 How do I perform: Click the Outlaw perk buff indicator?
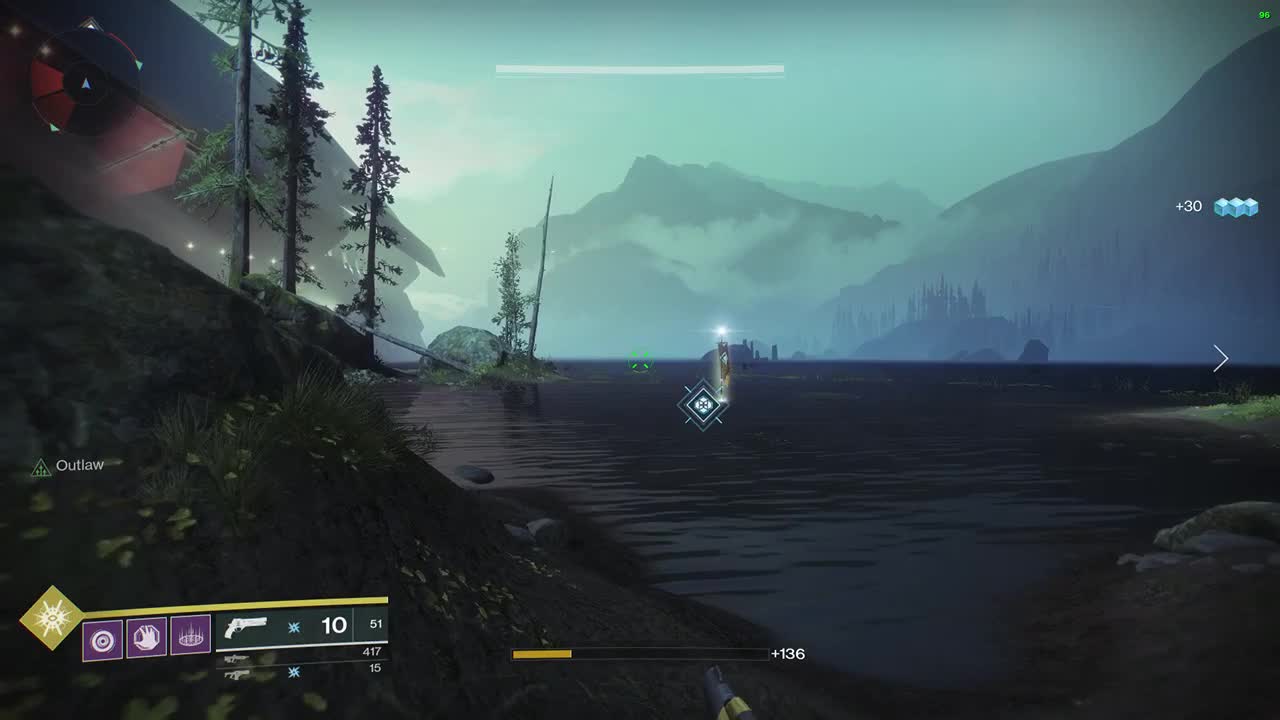pyautogui.click(x=41, y=467)
